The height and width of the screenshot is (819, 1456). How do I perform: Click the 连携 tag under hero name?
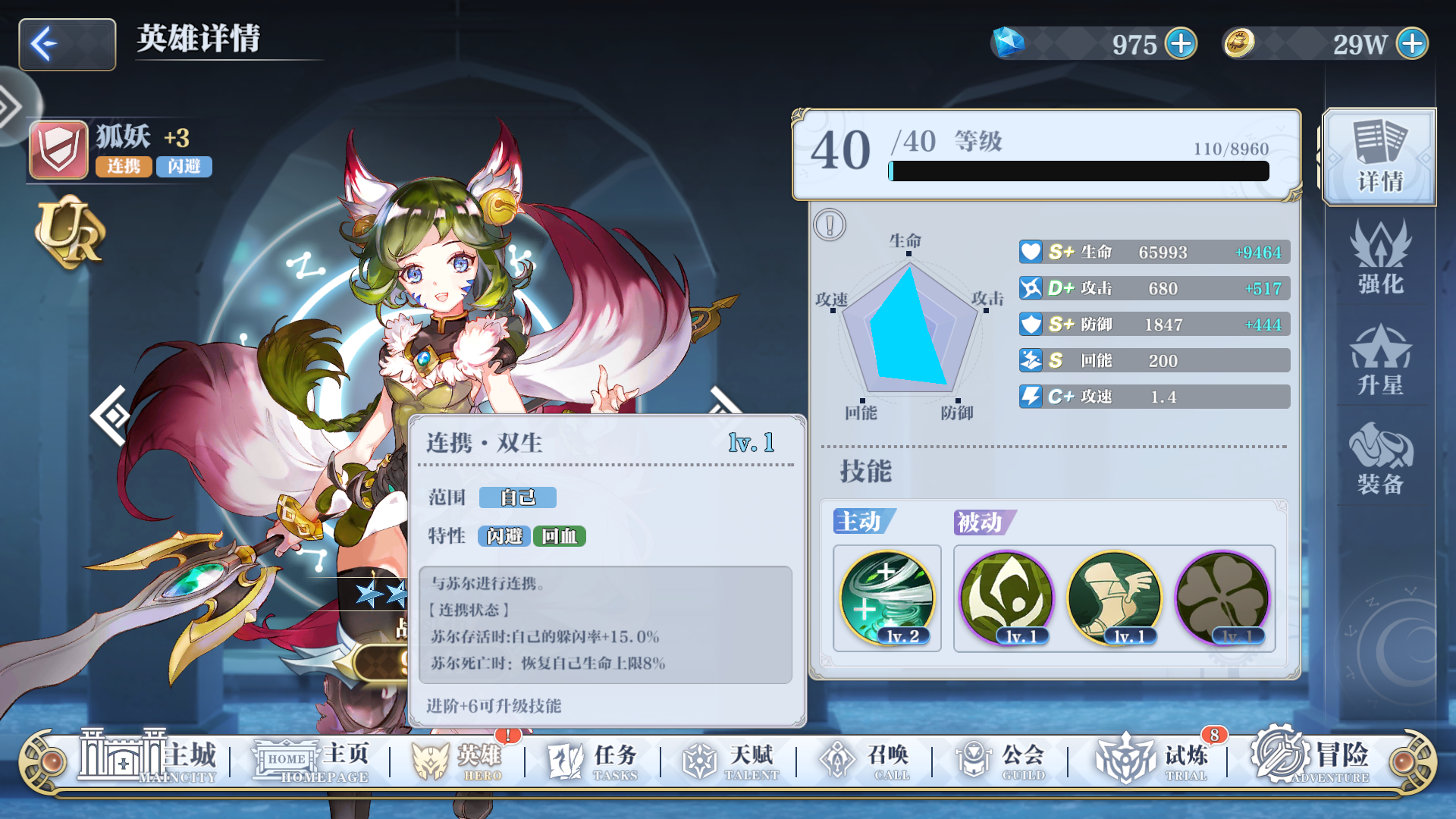point(124,166)
